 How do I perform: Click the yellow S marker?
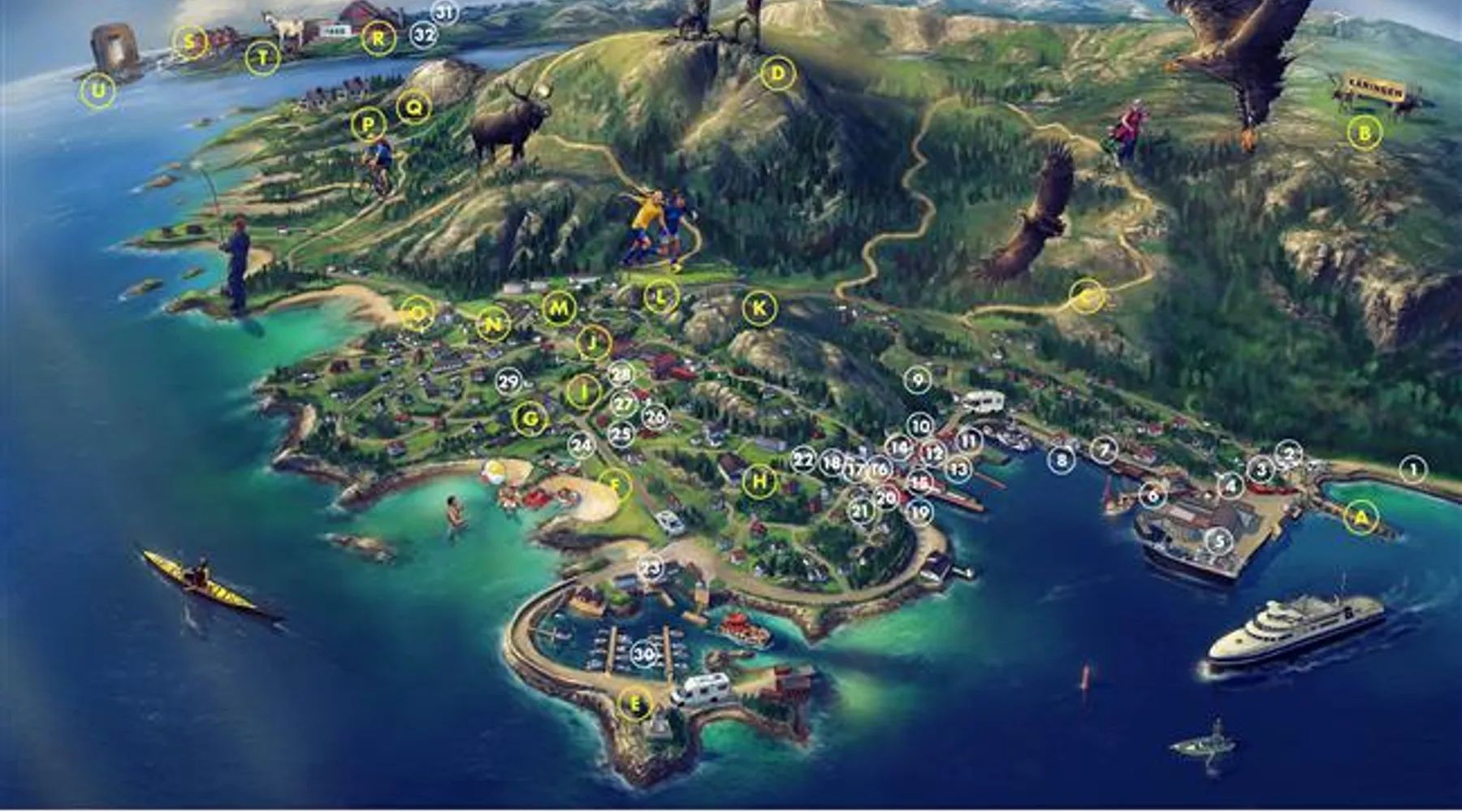click(189, 41)
